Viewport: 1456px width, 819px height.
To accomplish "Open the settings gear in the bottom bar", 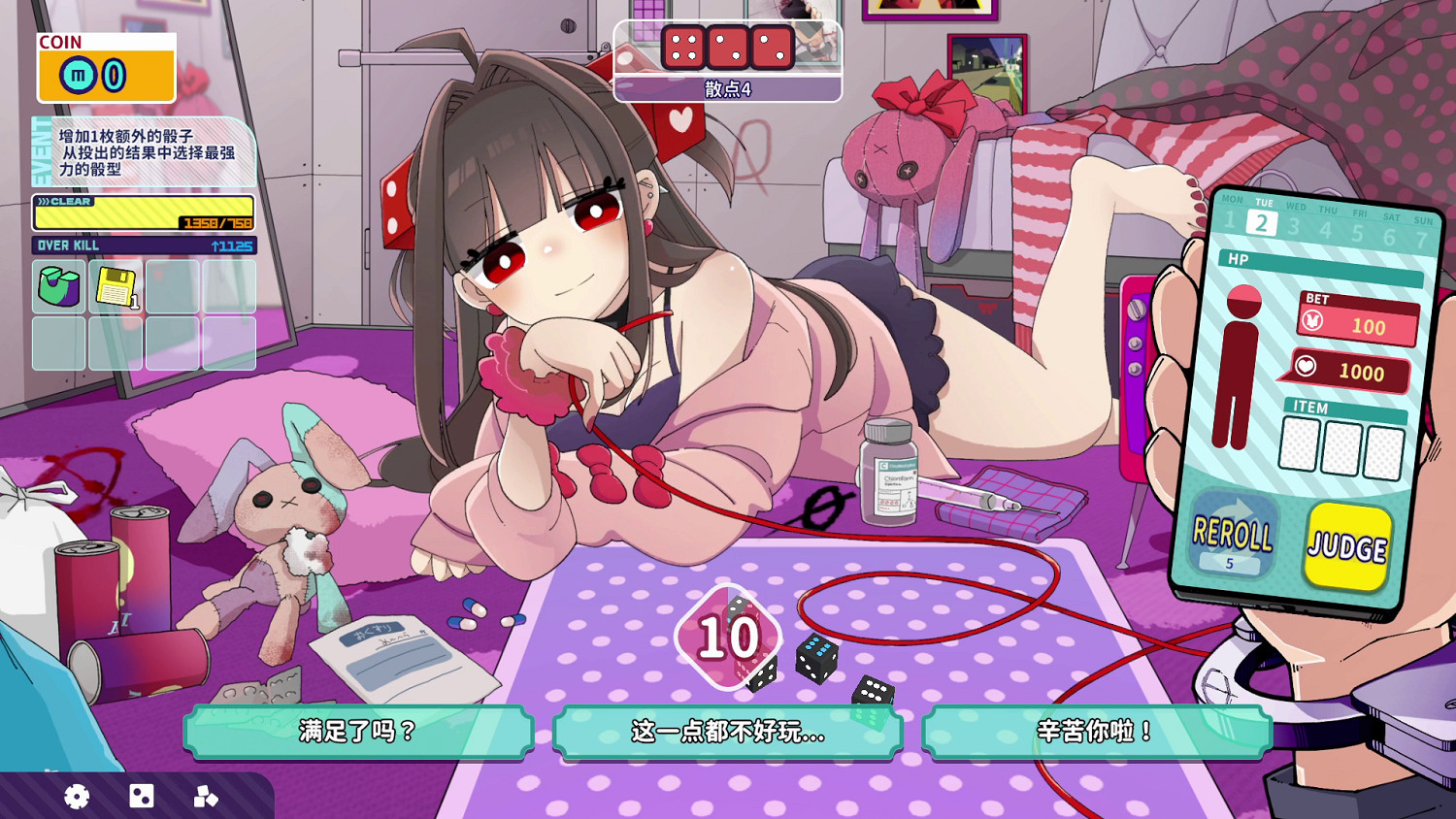I will 77,797.
